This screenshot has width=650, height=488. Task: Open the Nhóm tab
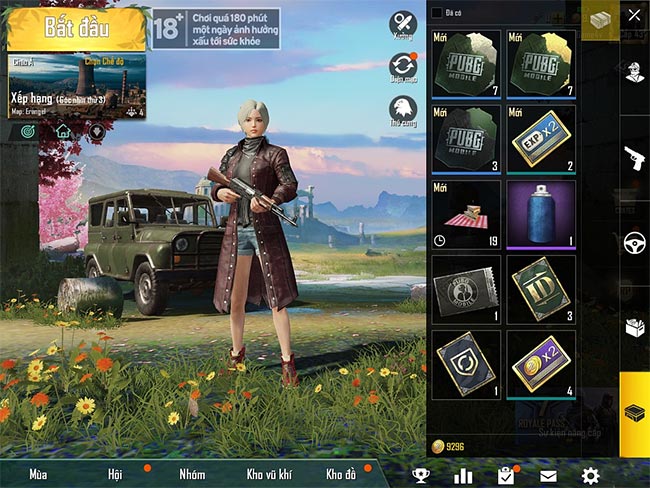pyautogui.click(x=191, y=474)
